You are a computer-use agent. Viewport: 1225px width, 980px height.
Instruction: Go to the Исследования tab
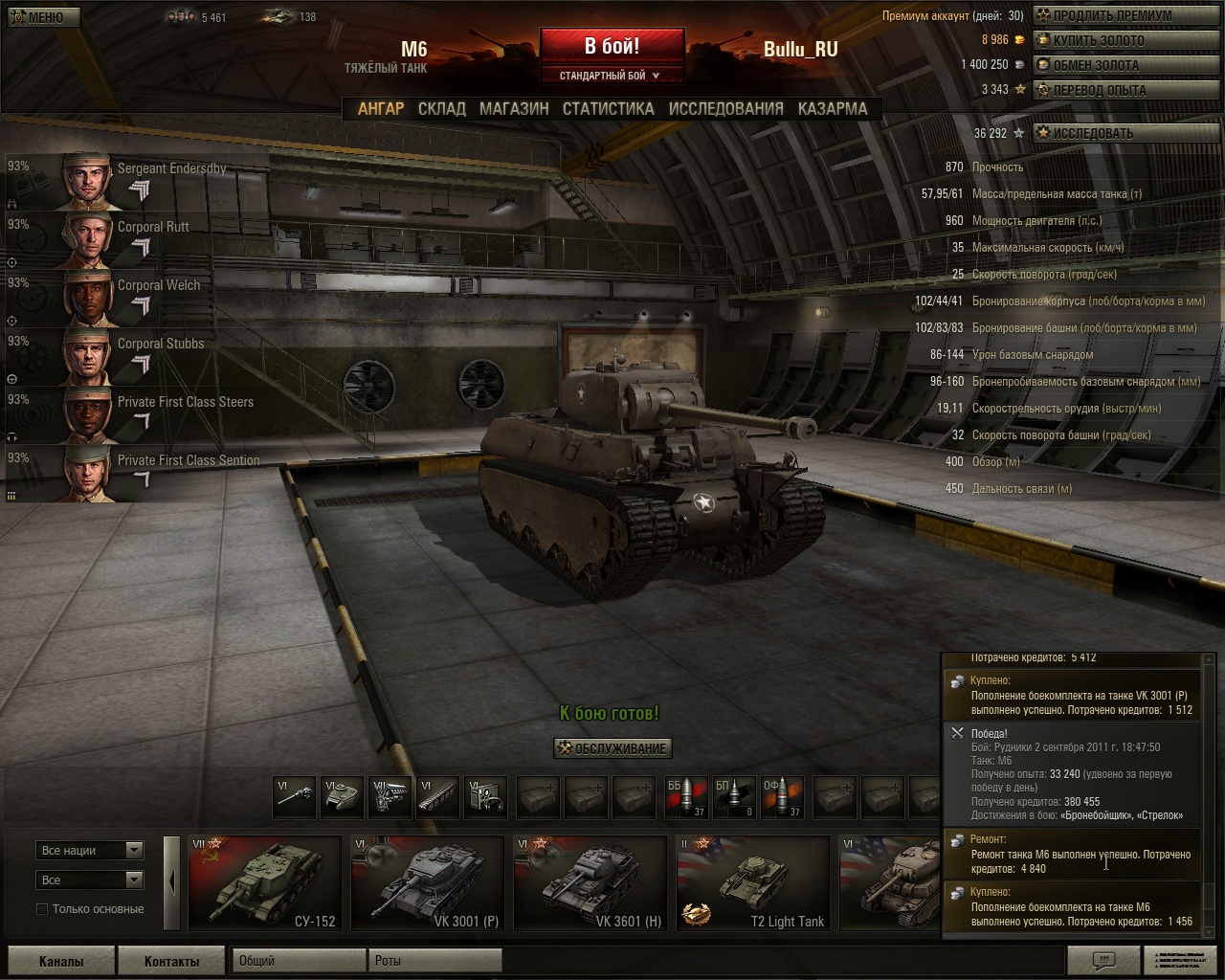click(x=725, y=109)
